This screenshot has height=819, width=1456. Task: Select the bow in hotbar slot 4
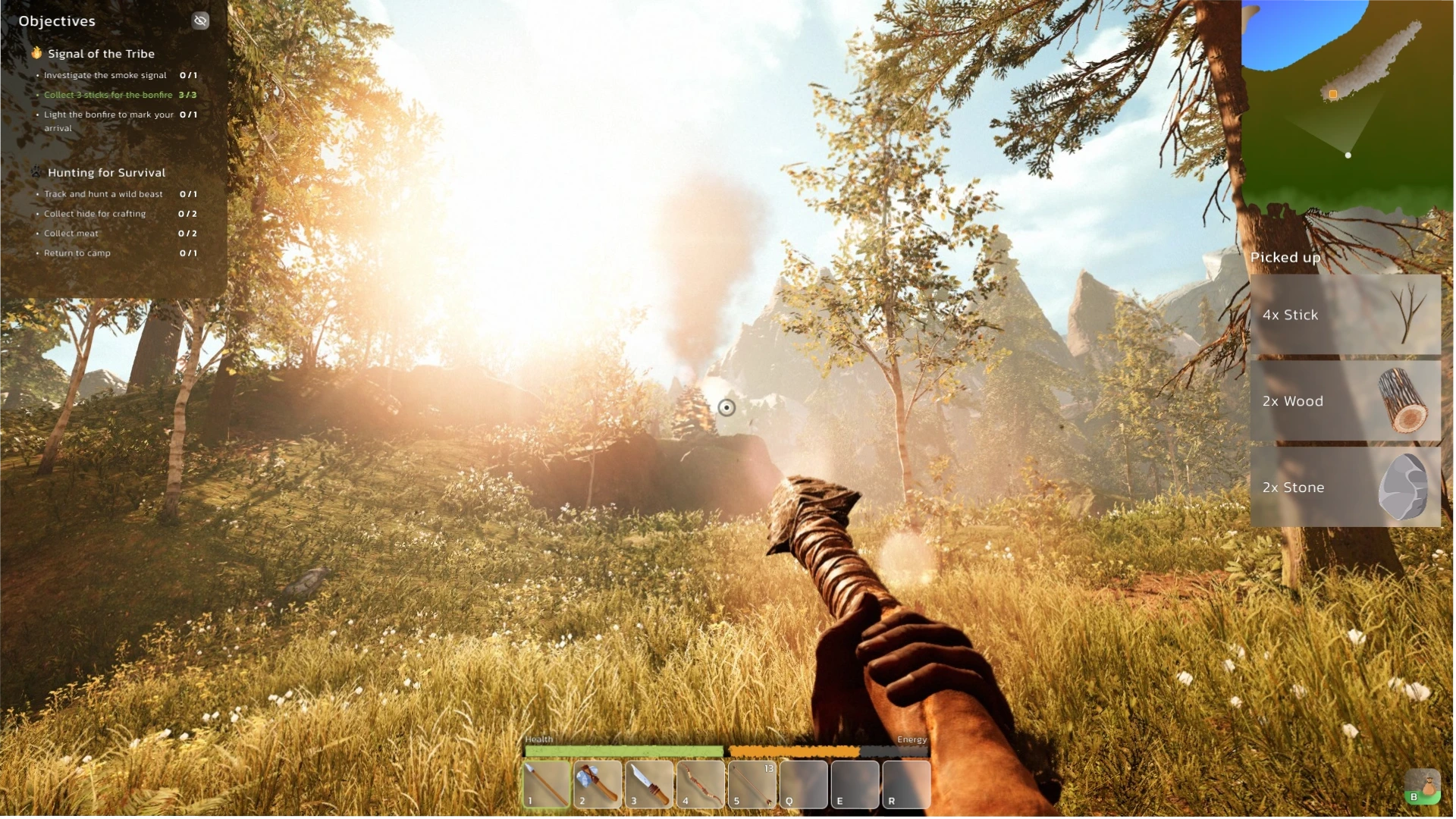tap(701, 785)
